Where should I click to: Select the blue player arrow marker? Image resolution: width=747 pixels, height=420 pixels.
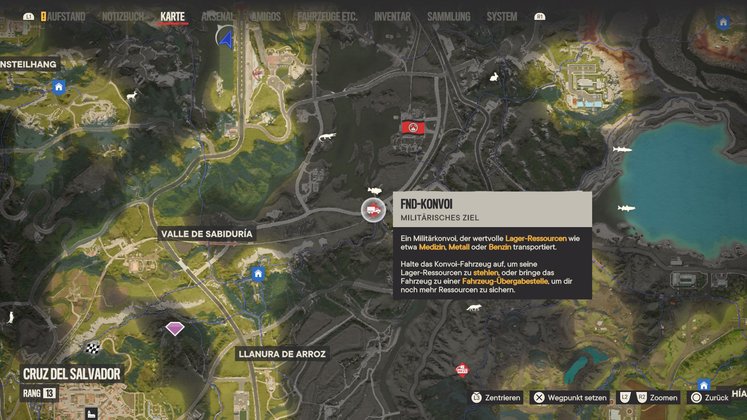[x=226, y=38]
